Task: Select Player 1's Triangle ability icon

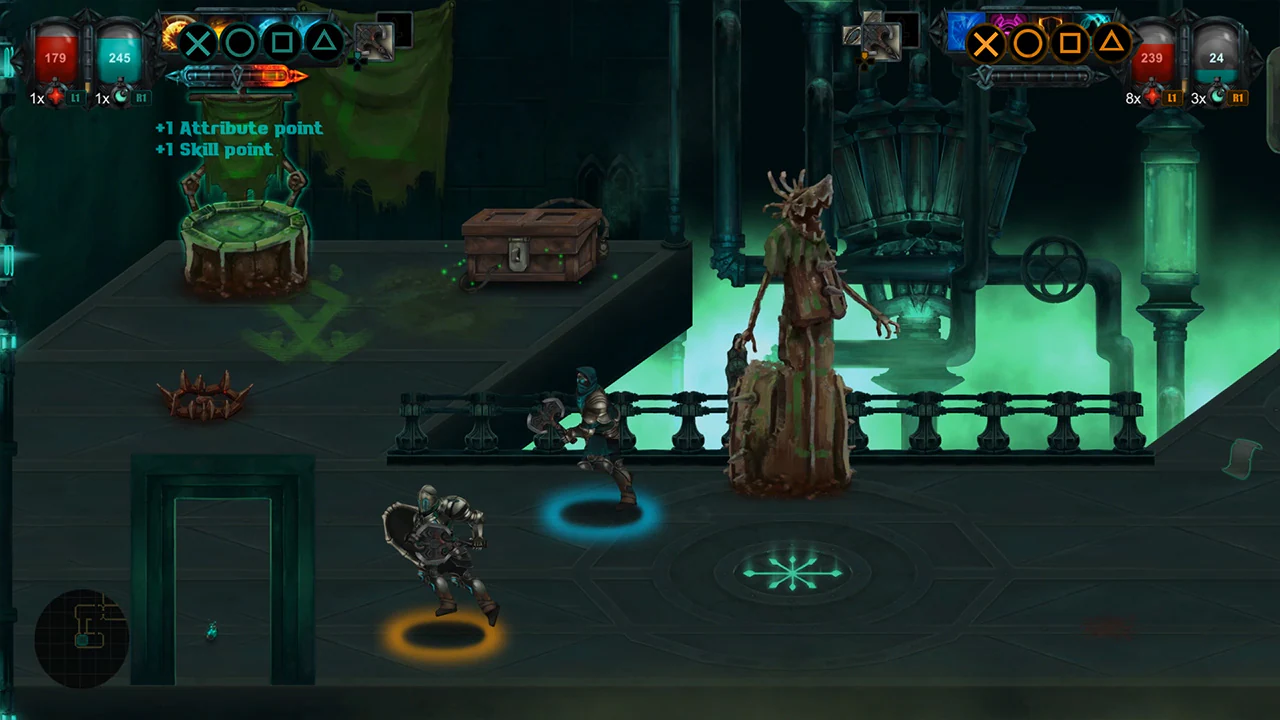Action: pyautogui.click(x=323, y=42)
